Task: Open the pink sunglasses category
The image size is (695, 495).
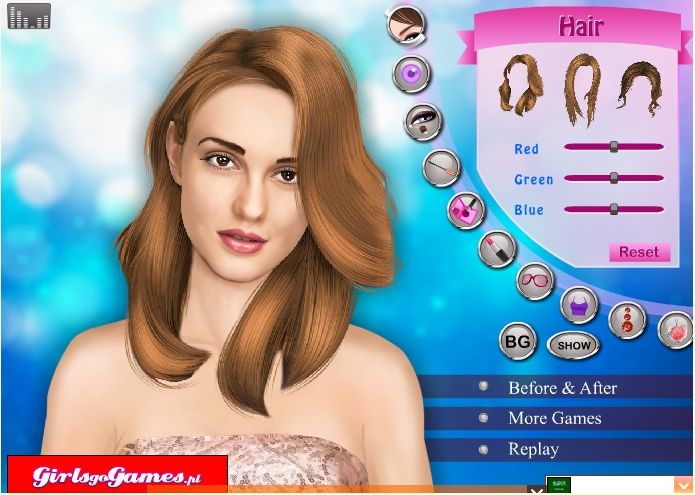Action: pyautogui.click(x=535, y=280)
